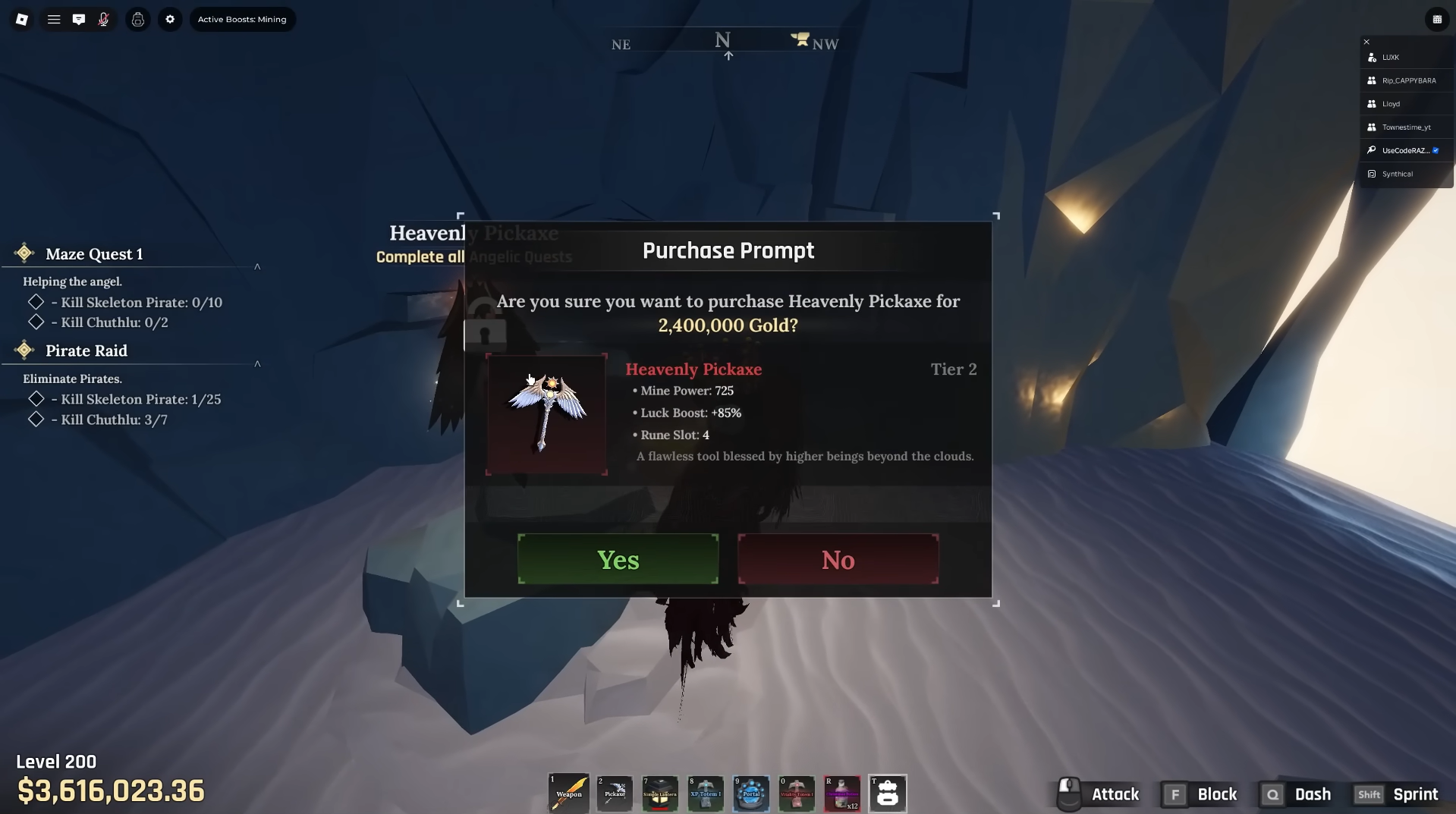Confirm the Heavenly Pickaxe purchase with Yes
The image size is (1456, 814).
pos(618,559)
